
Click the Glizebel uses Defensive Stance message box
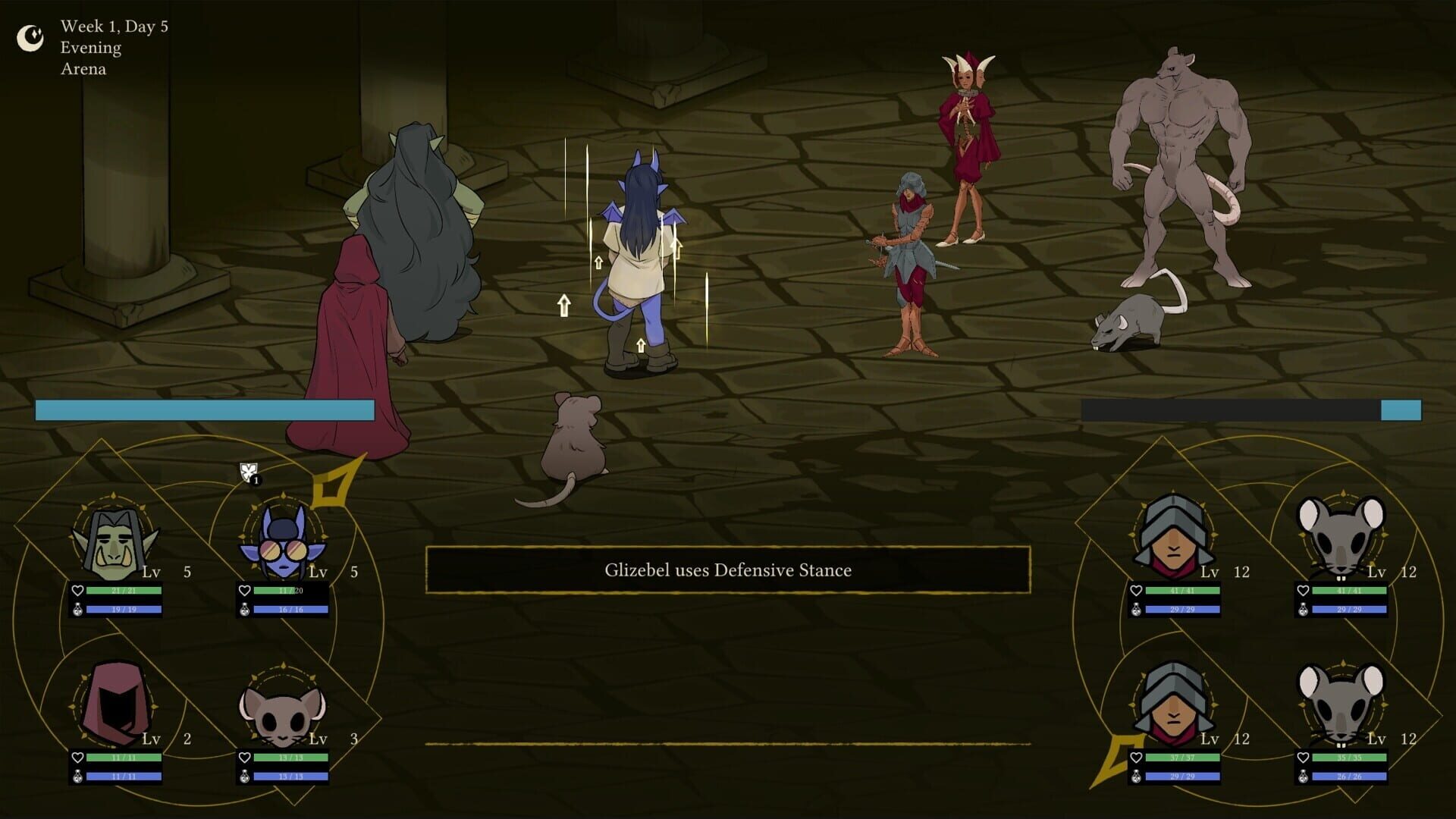(x=728, y=570)
